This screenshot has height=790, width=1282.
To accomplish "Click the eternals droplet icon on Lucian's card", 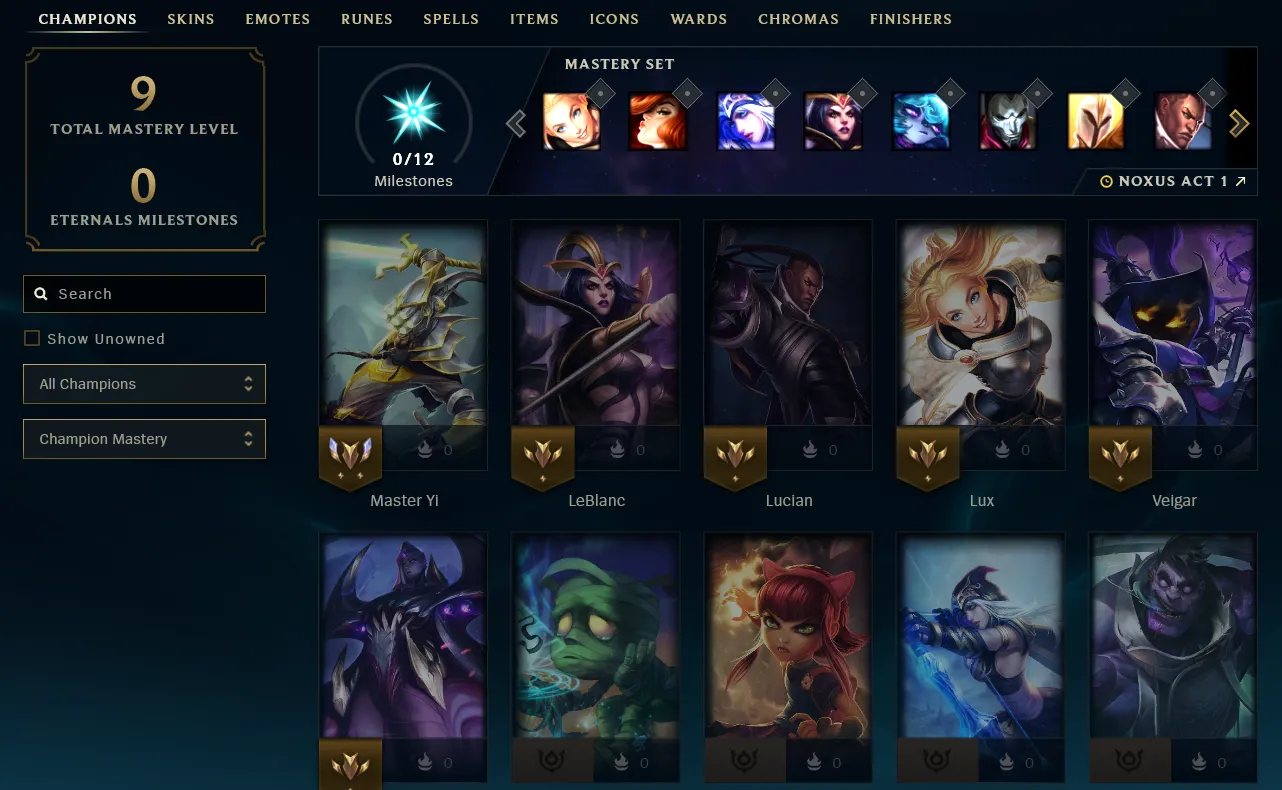I will click(x=810, y=450).
